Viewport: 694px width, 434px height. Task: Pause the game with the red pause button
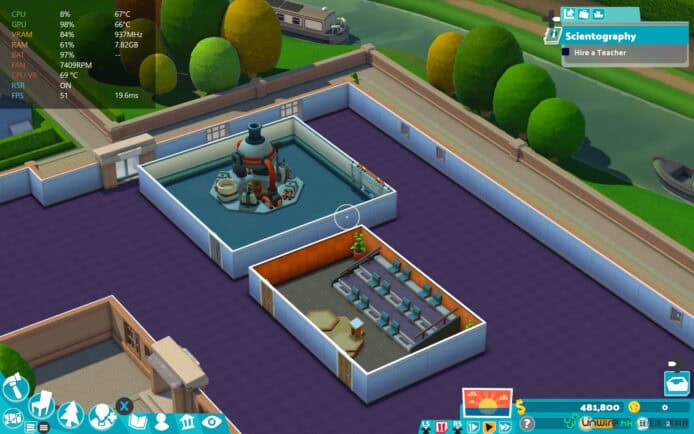[x=441, y=427]
